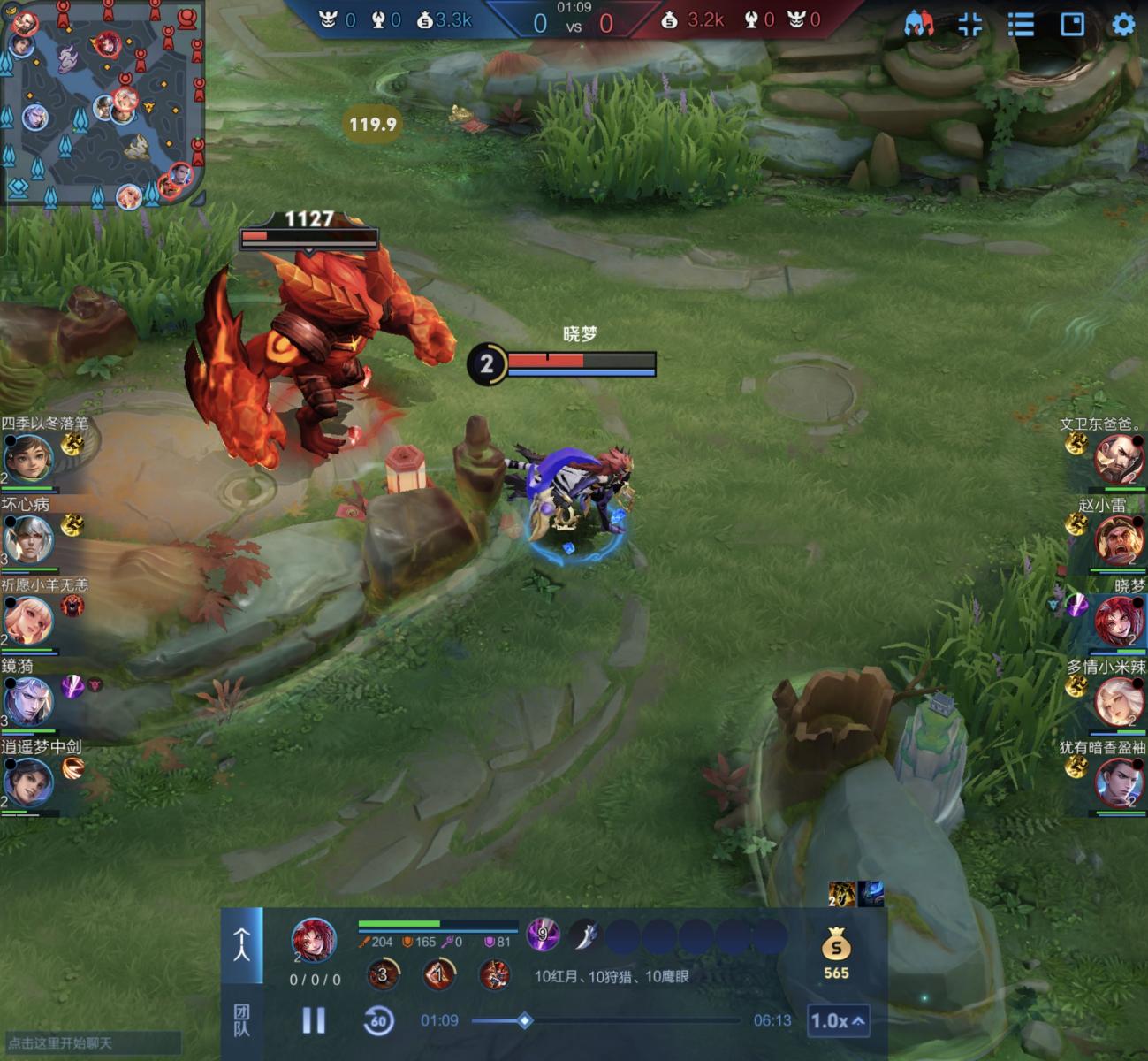Toggle the blue-red team perspective icon
The height and width of the screenshot is (1061, 1148).
click(919, 24)
